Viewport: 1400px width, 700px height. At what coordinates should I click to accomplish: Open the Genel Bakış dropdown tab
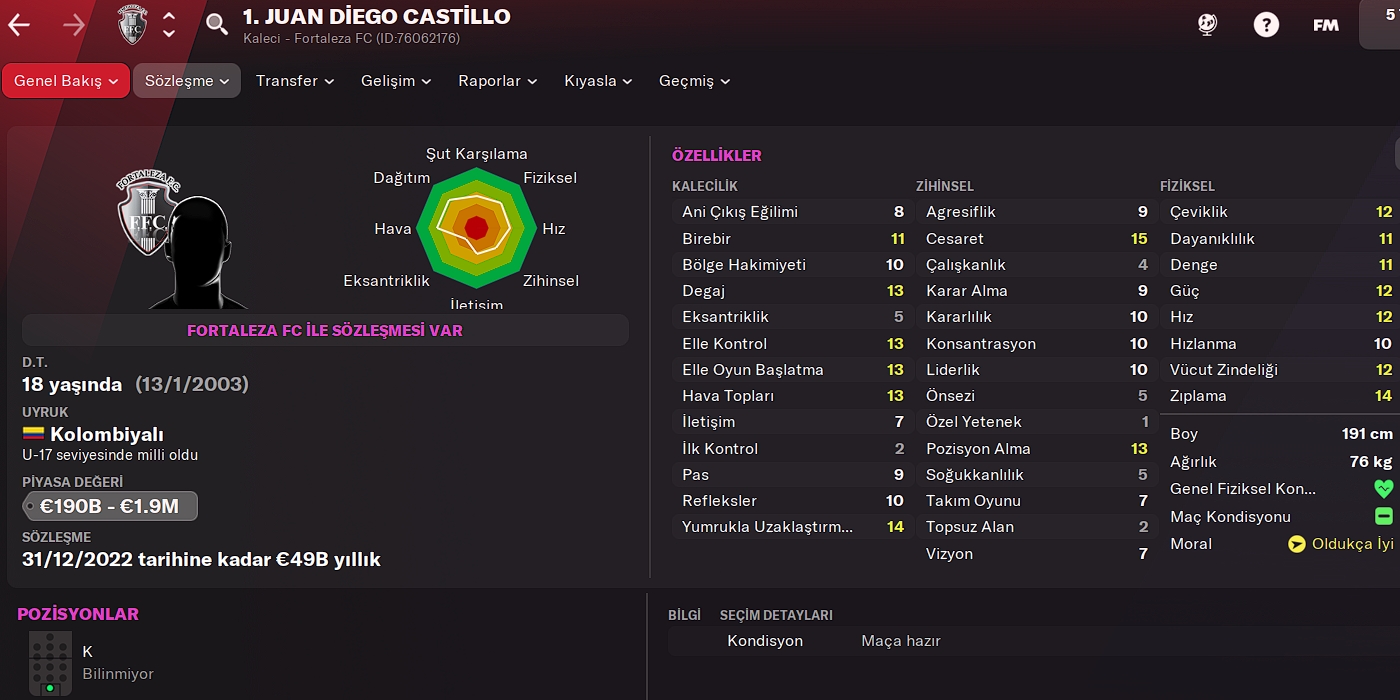66,81
